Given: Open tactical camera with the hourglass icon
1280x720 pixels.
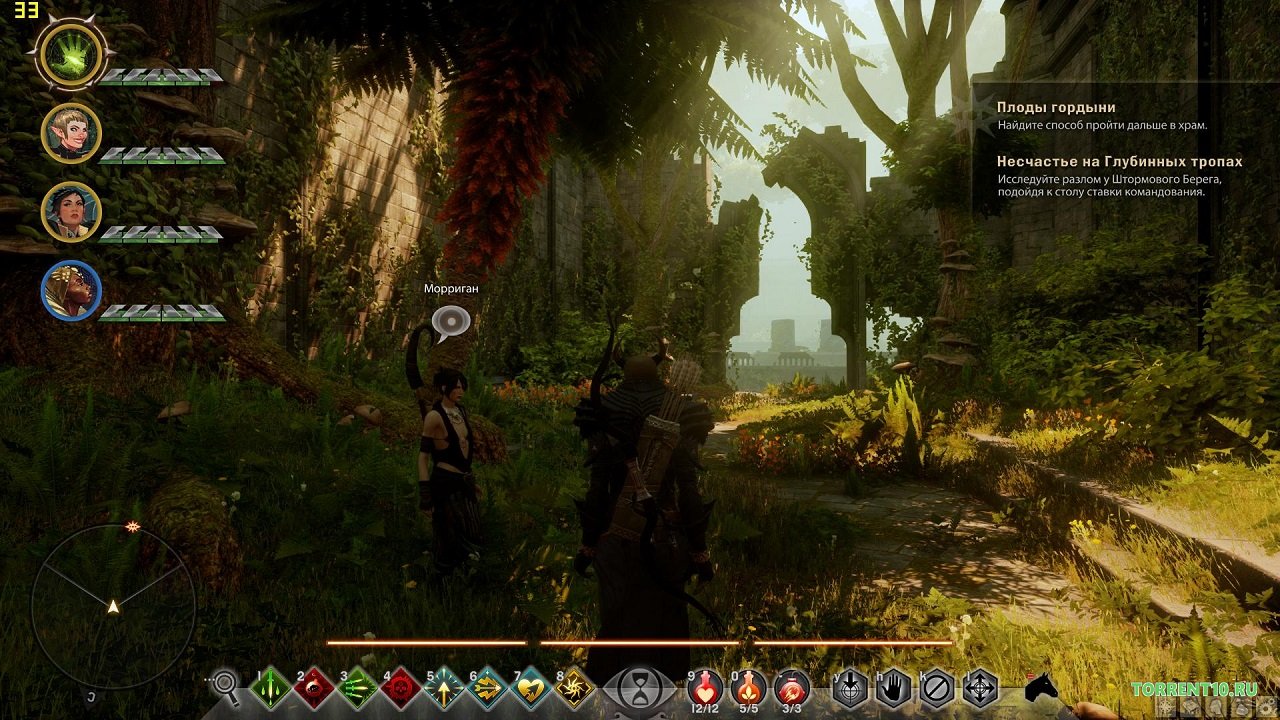Looking at the screenshot, I should point(638,688).
